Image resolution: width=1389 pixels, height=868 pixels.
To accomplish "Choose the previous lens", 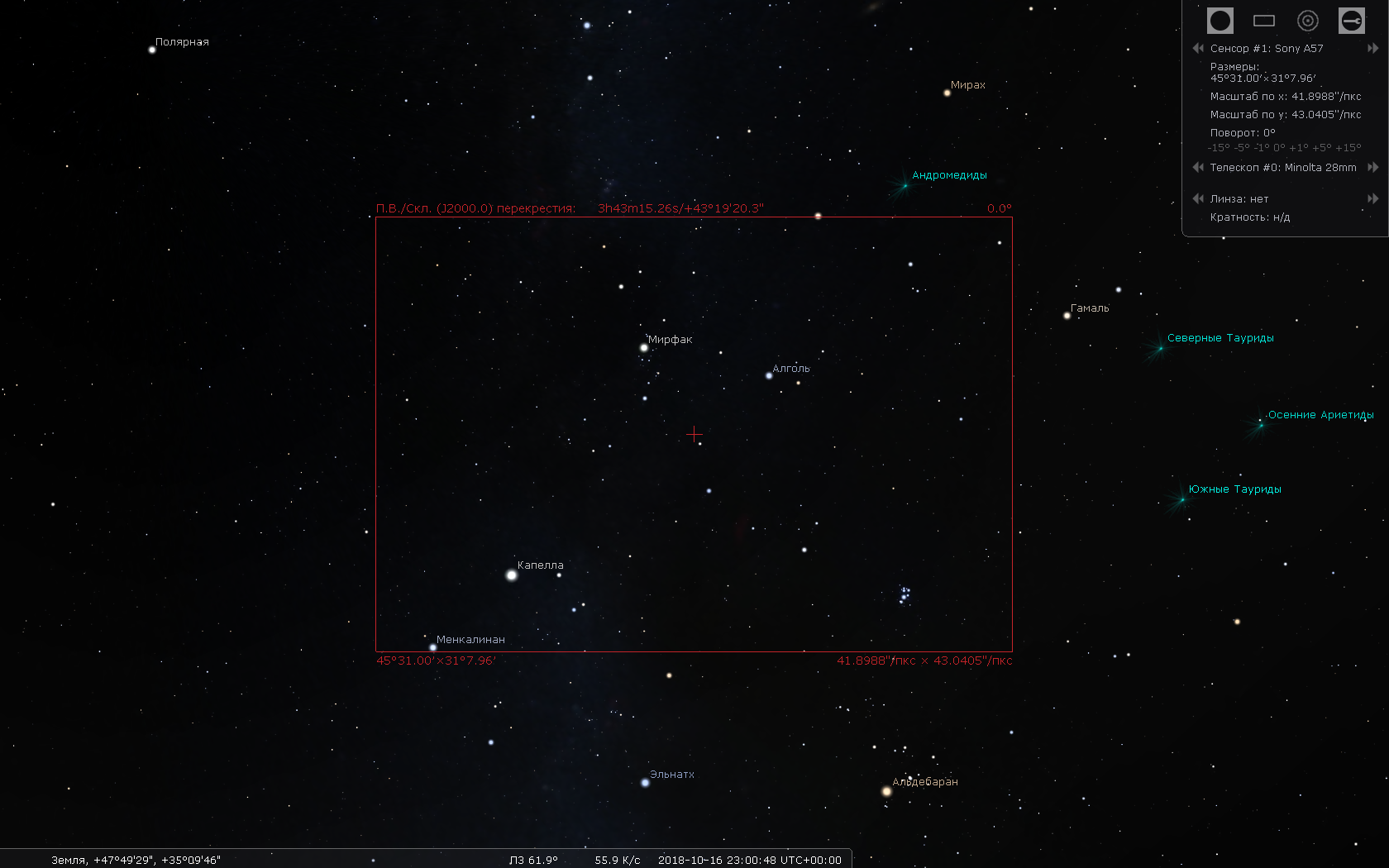I will tap(1198, 199).
